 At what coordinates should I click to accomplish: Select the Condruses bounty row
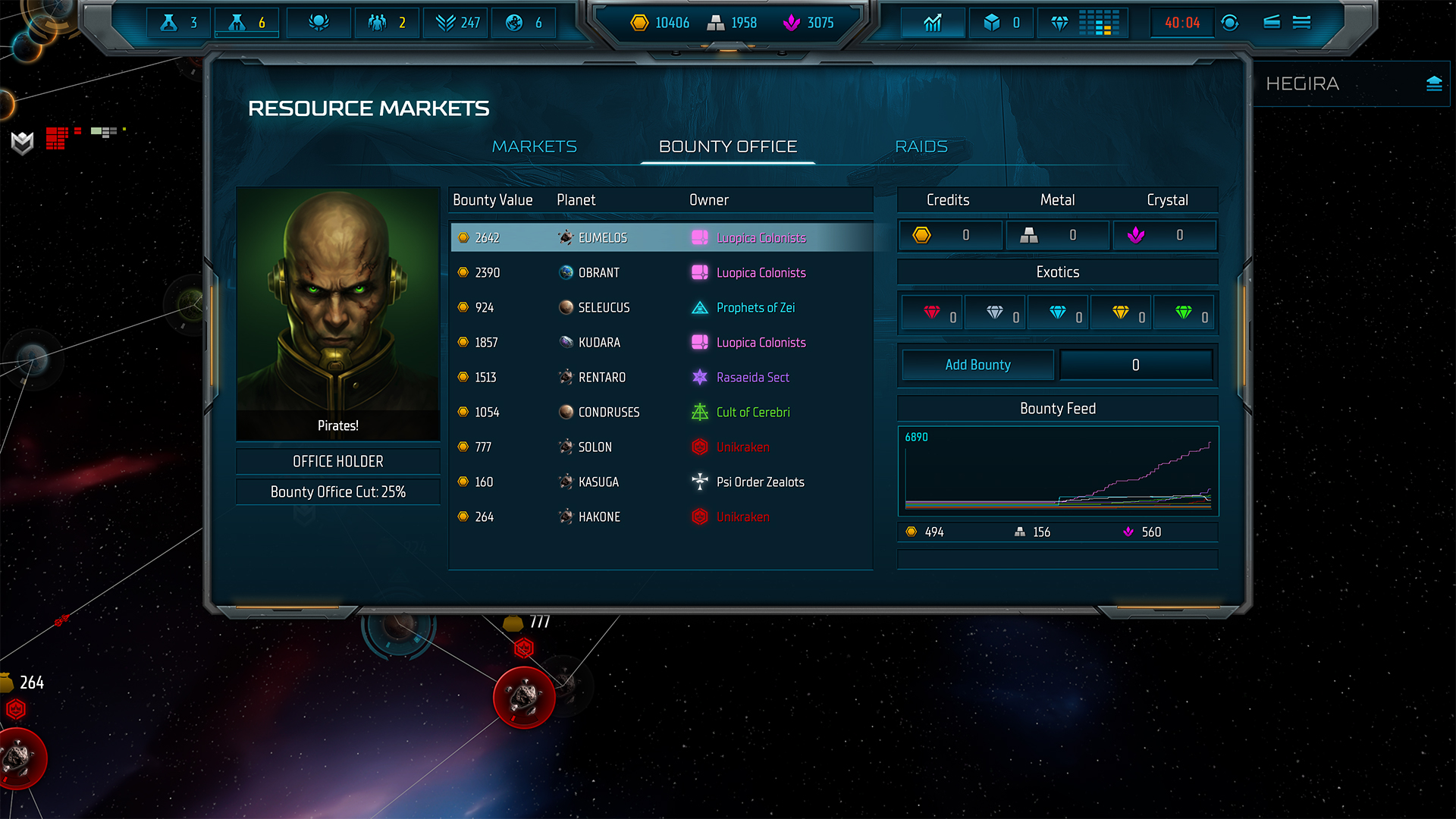pyautogui.click(x=660, y=412)
